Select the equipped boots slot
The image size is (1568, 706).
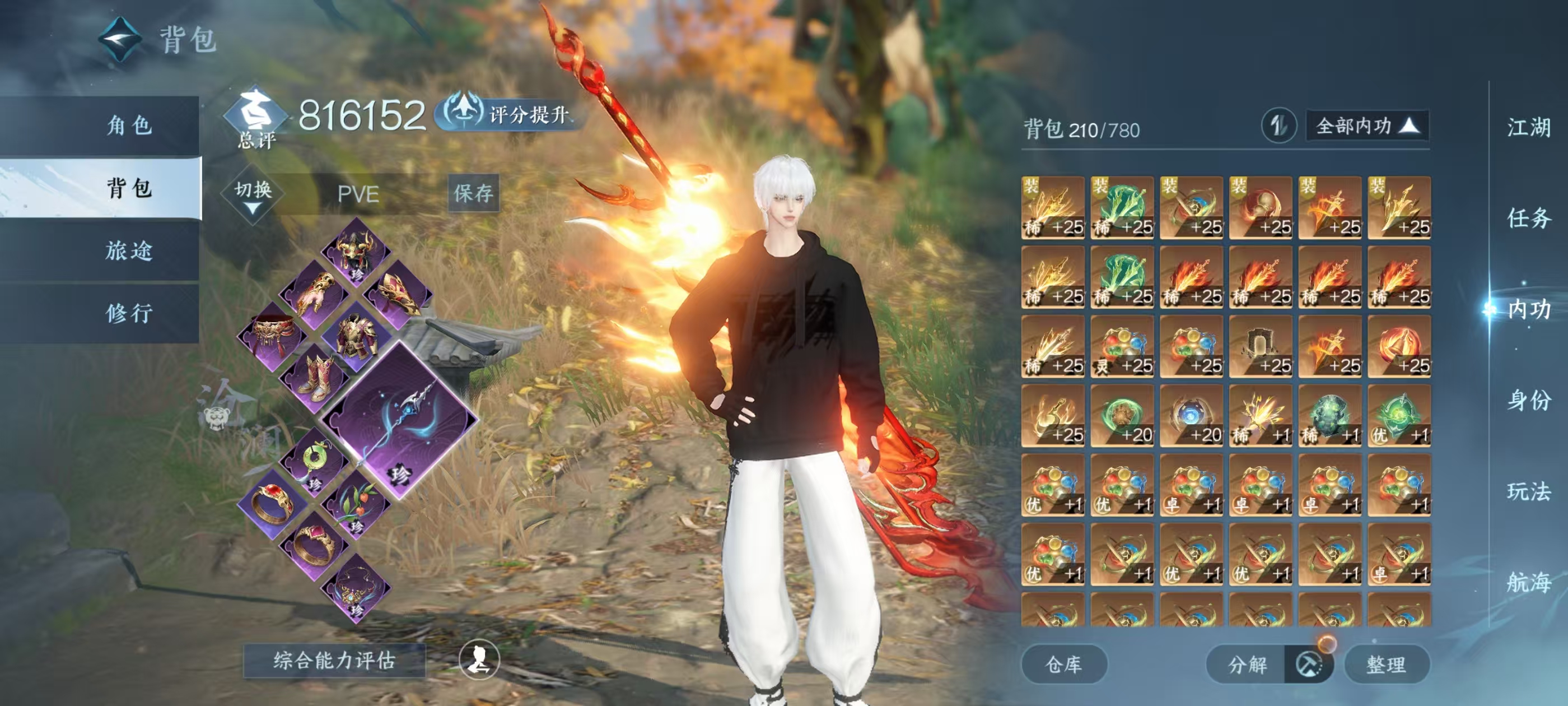pyautogui.click(x=315, y=378)
